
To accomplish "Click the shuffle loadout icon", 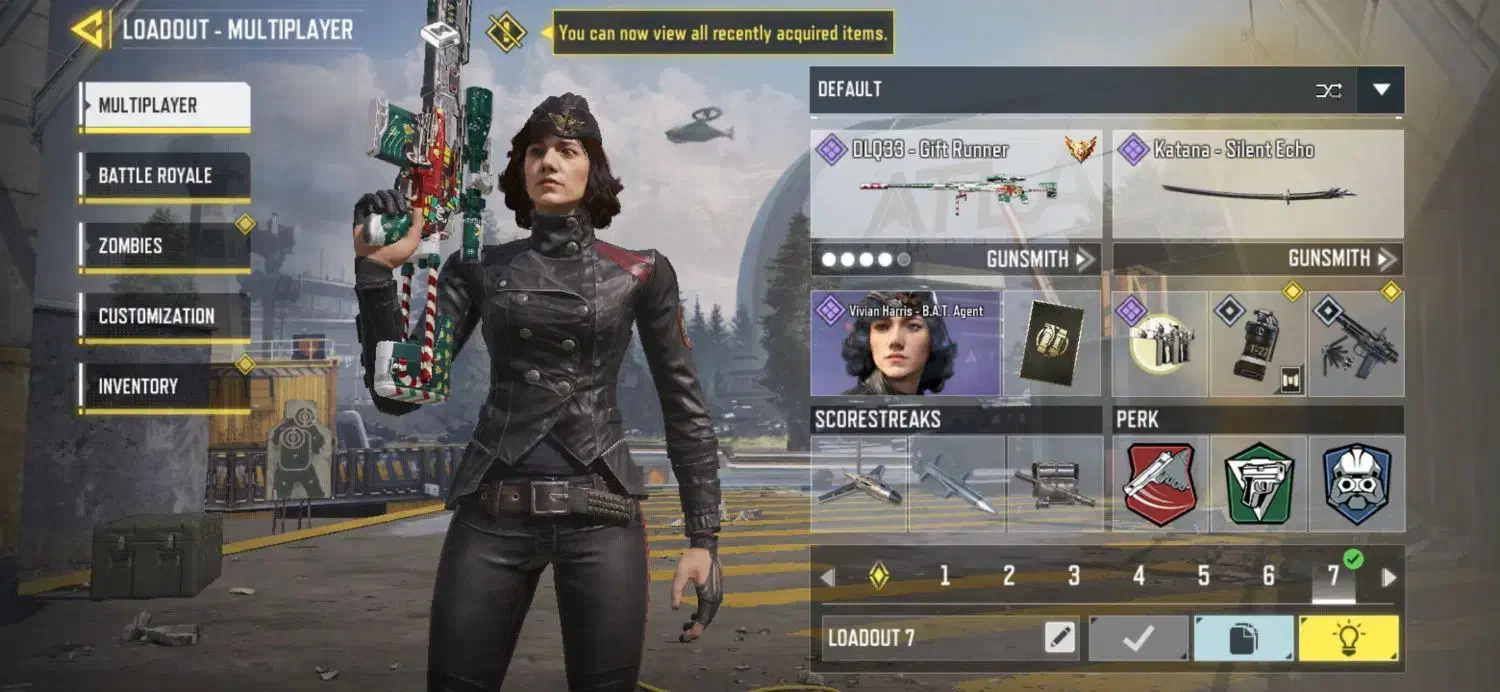I will 1329,90.
